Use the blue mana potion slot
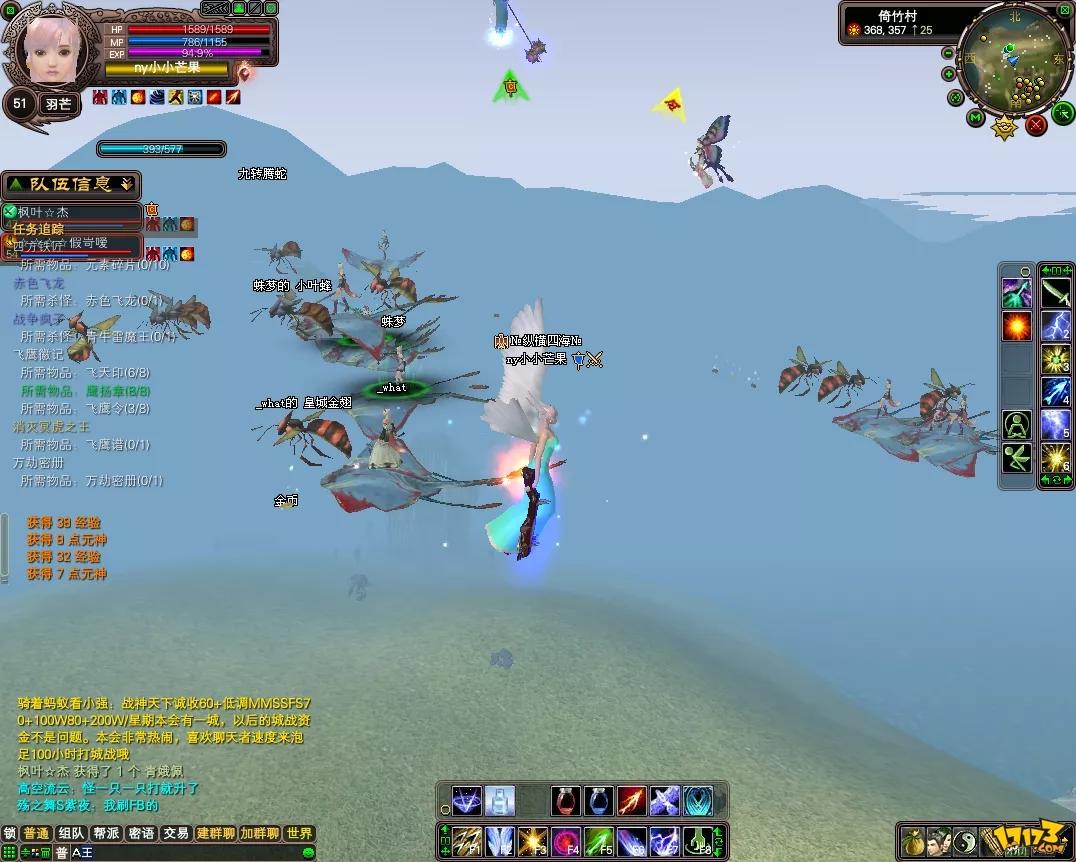The width and height of the screenshot is (1076, 862). coord(598,801)
